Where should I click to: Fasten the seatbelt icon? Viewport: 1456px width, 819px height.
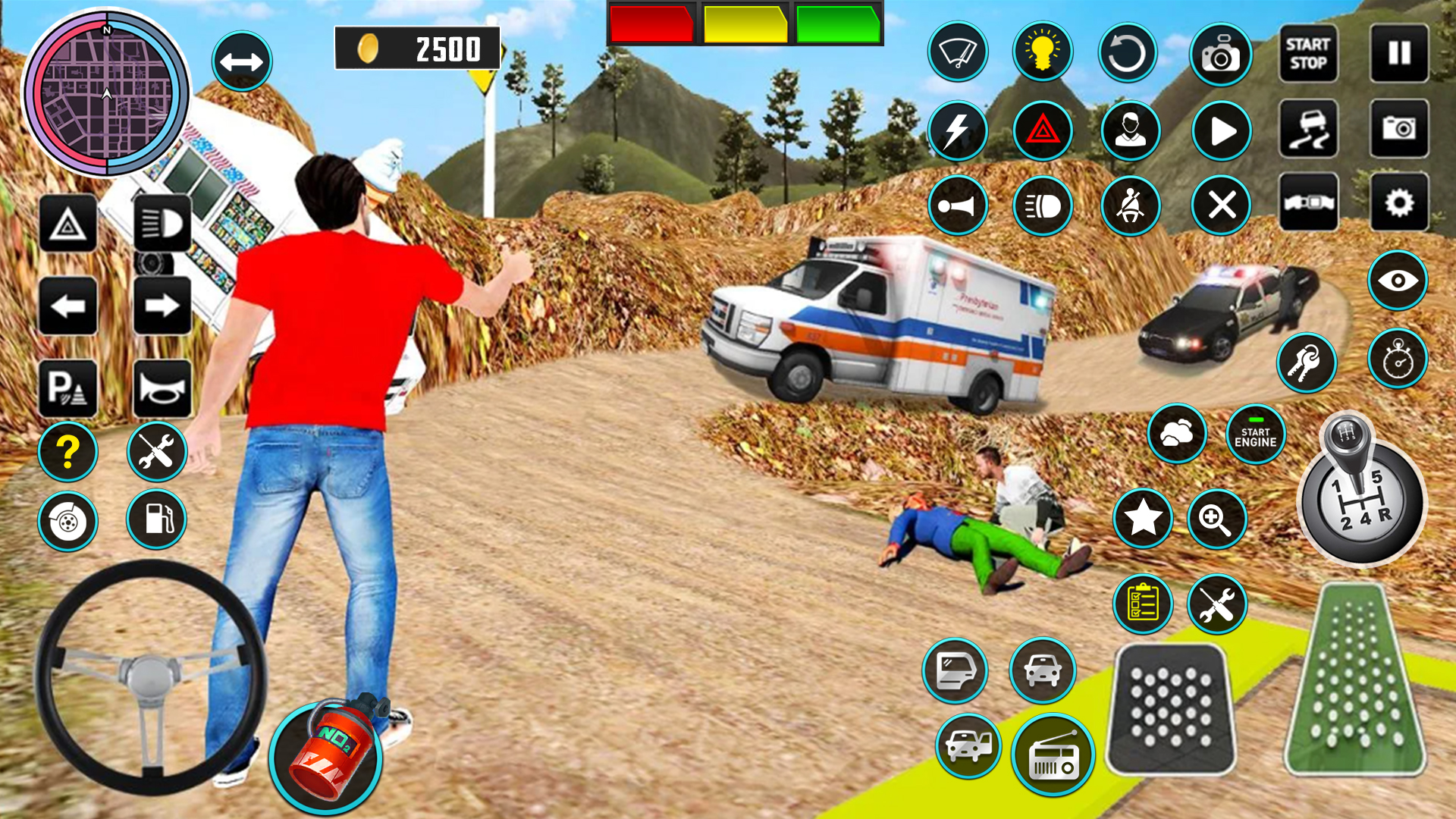click(x=1130, y=205)
